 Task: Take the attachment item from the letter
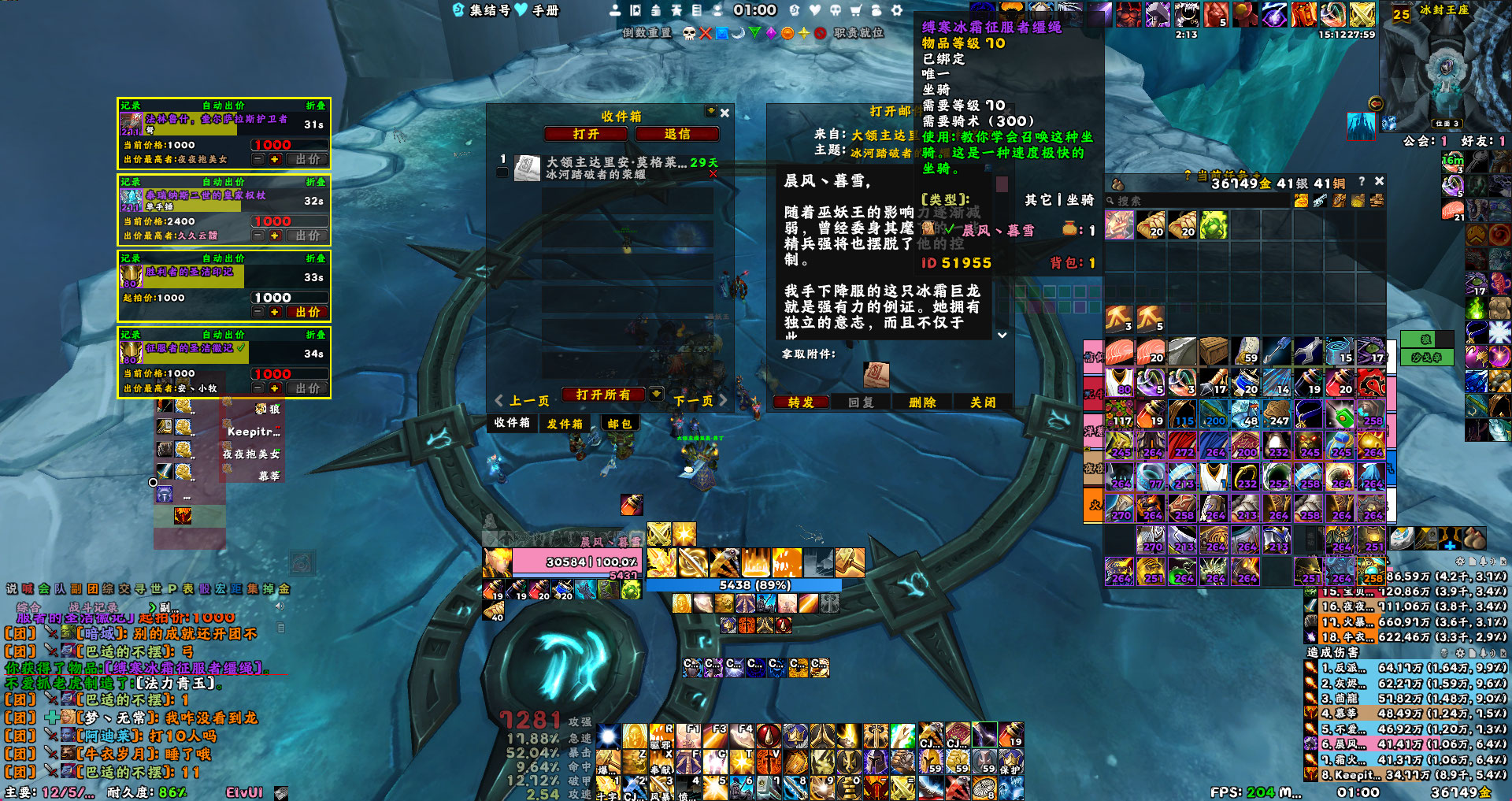coord(876,374)
